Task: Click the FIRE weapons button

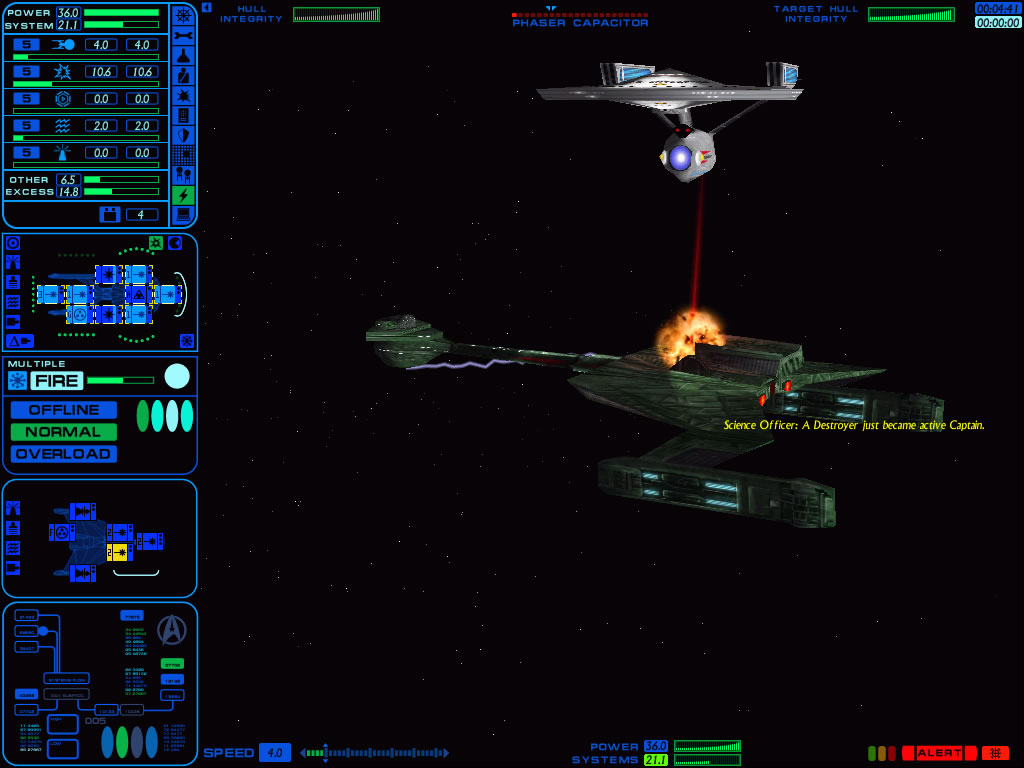Action: click(x=57, y=380)
